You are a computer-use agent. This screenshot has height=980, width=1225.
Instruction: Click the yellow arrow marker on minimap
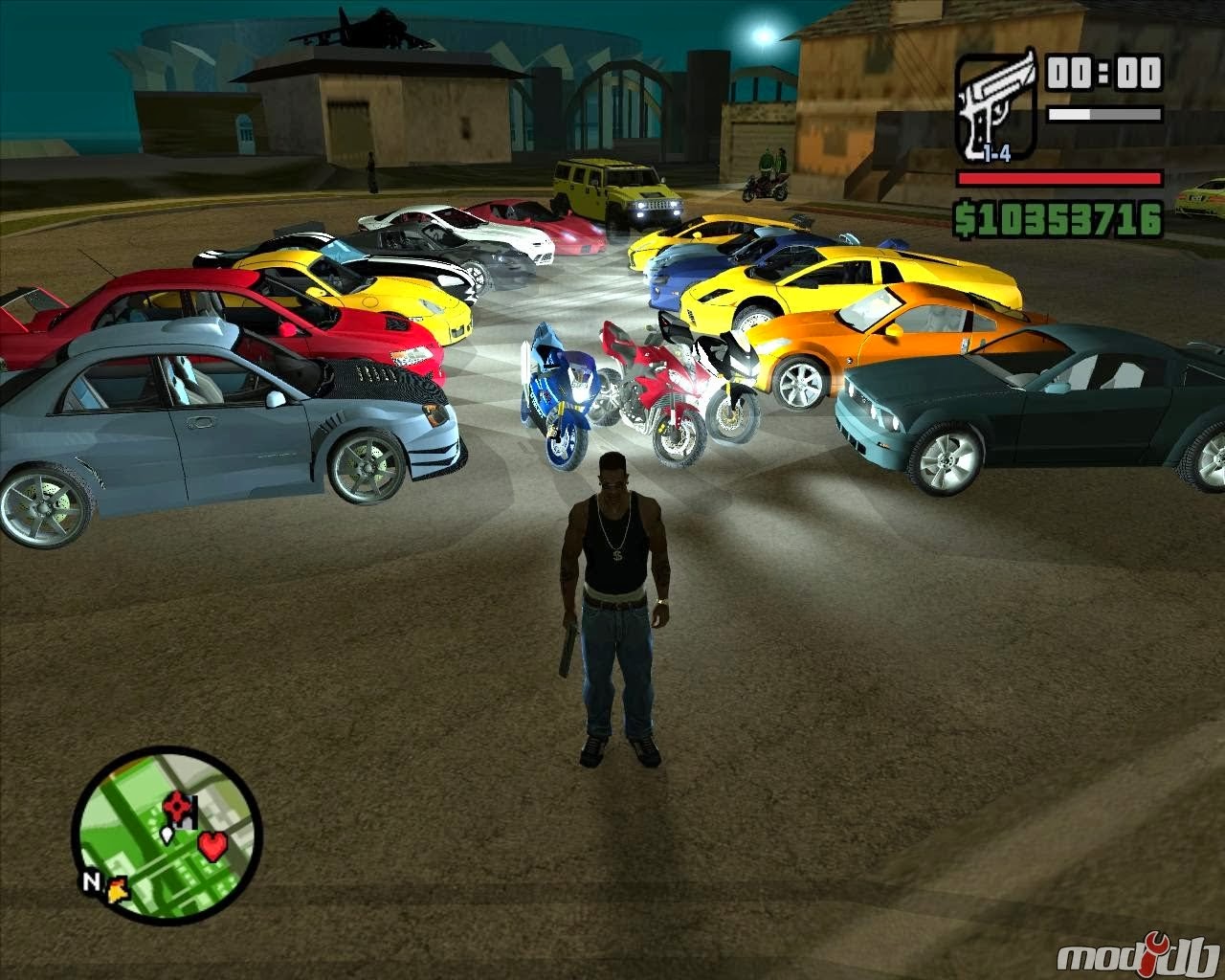pyautogui.click(x=118, y=890)
